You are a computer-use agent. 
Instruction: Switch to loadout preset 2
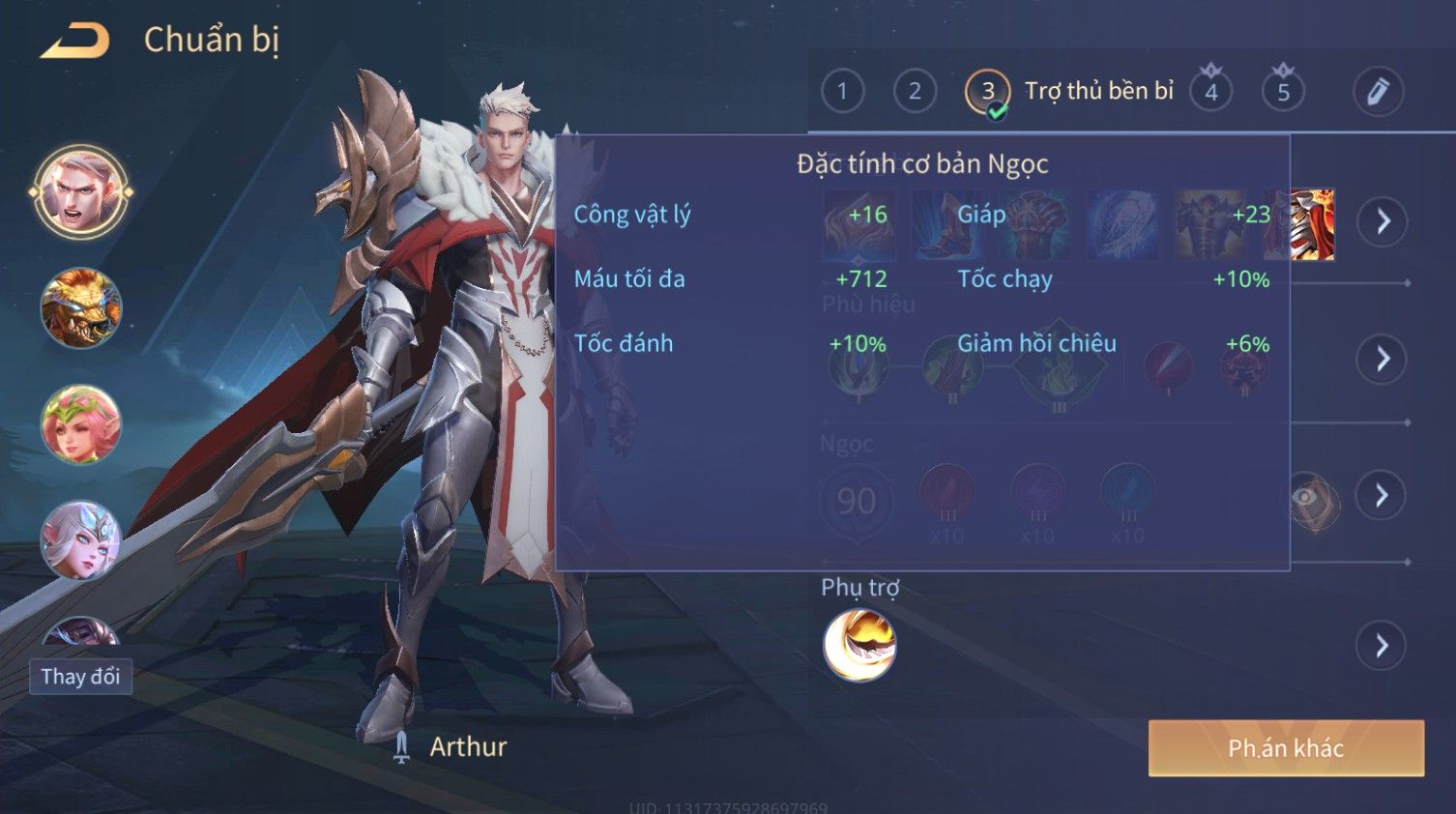pos(915,92)
